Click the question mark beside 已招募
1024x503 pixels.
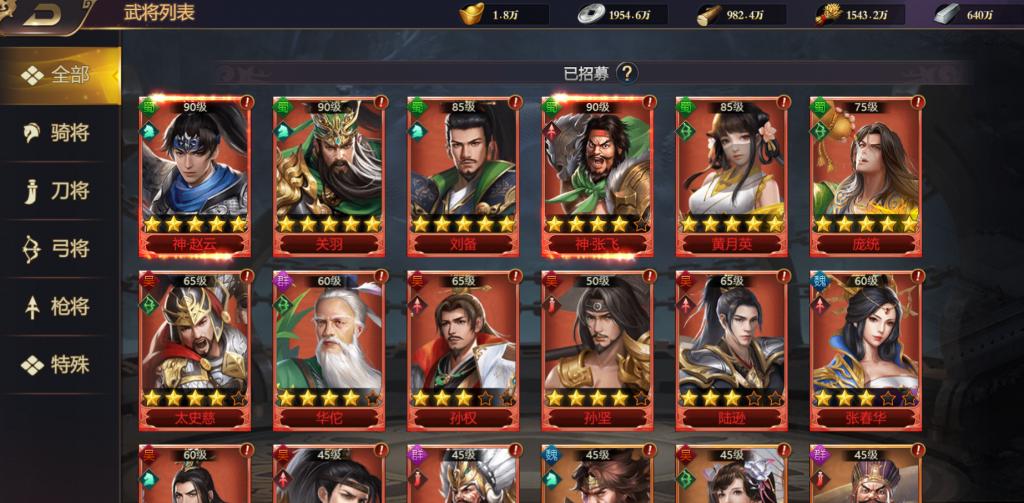click(x=627, y=73)
